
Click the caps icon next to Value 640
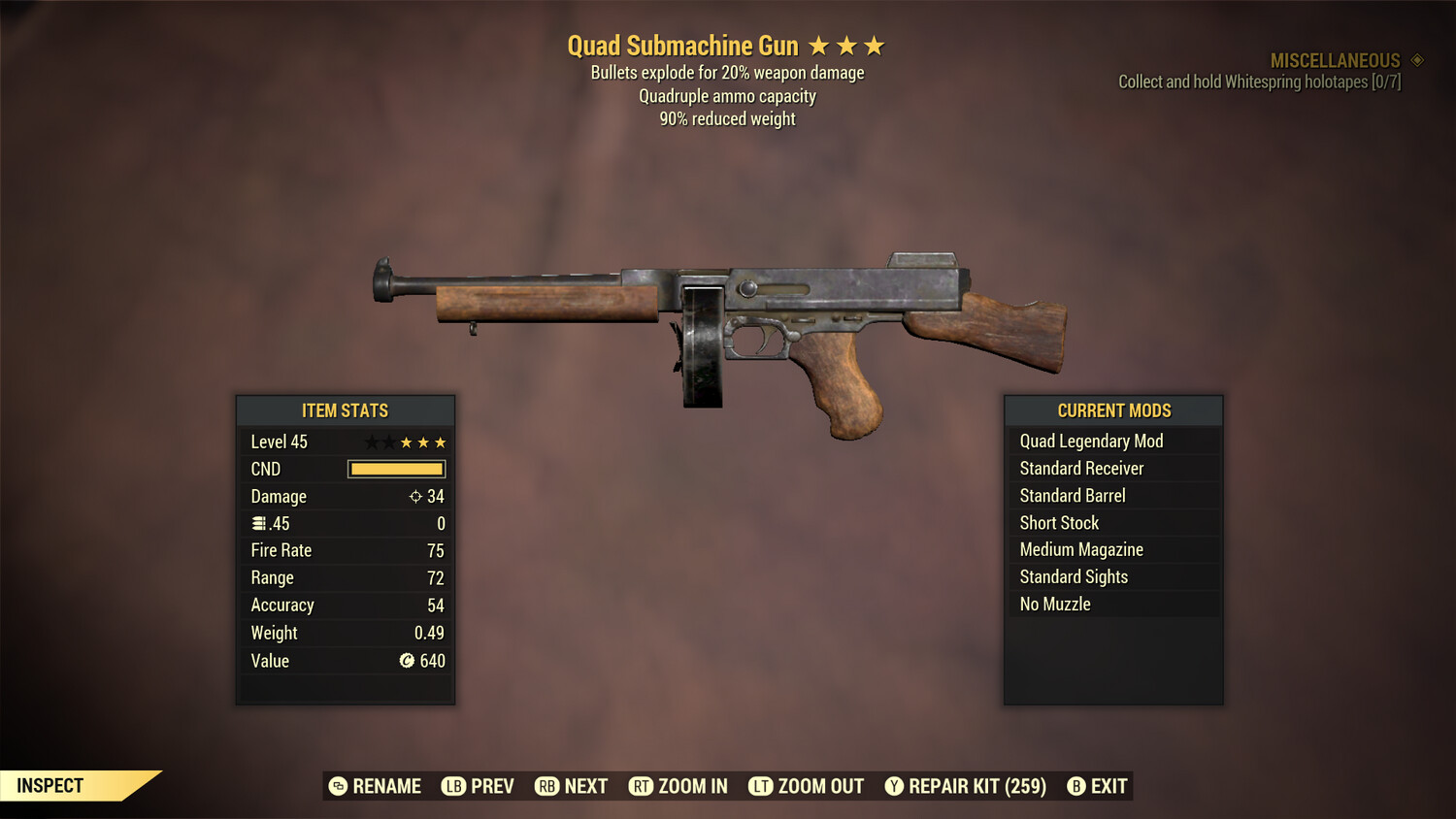click(408, 659)
